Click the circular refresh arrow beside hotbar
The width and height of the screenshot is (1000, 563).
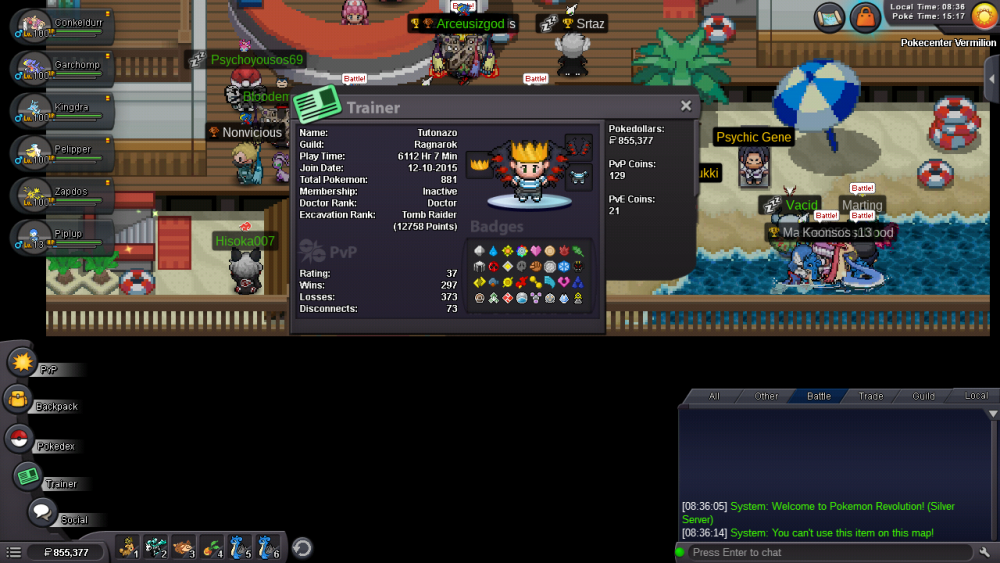302,548
